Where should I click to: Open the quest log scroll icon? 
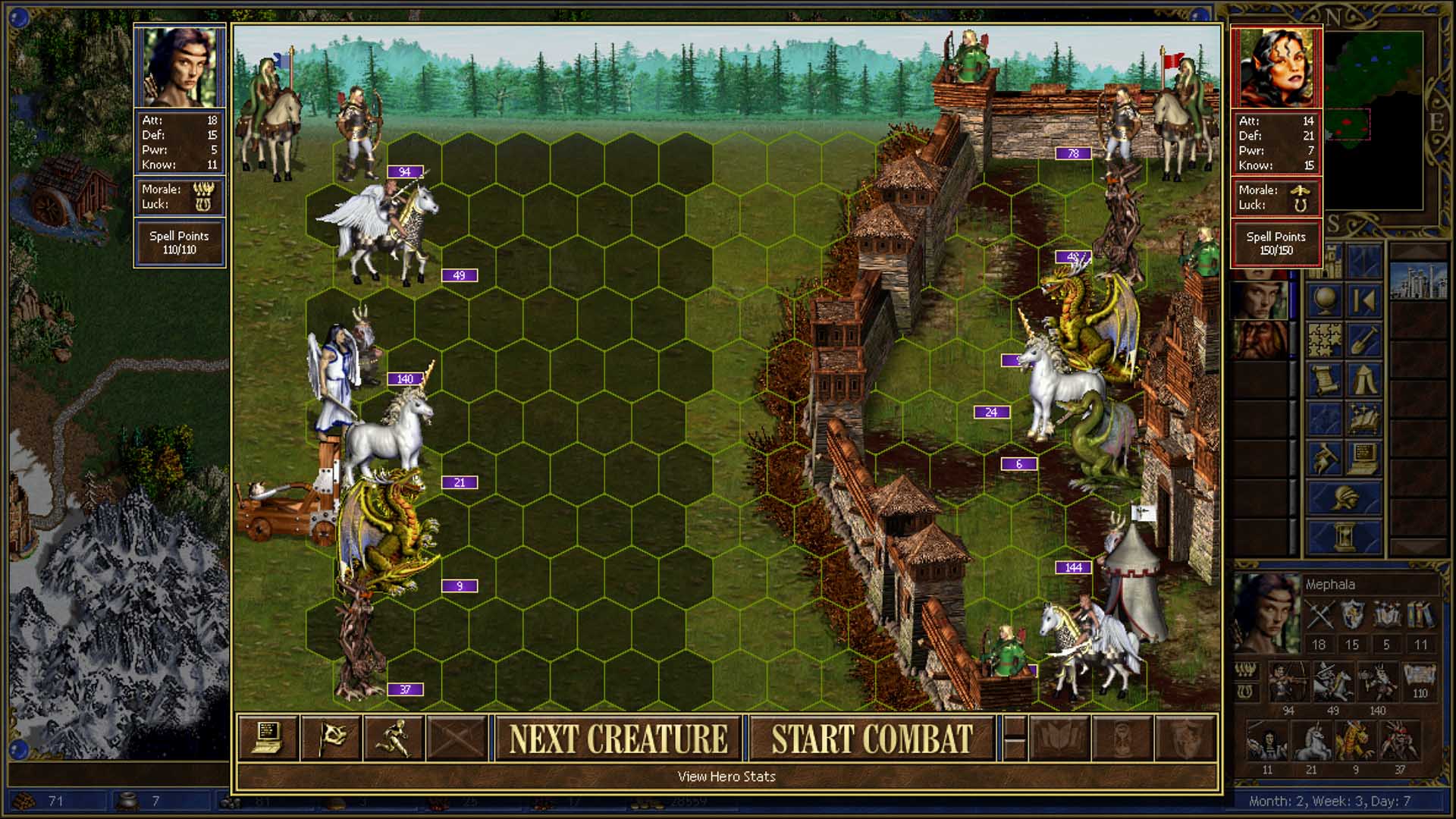point(1325,379)
